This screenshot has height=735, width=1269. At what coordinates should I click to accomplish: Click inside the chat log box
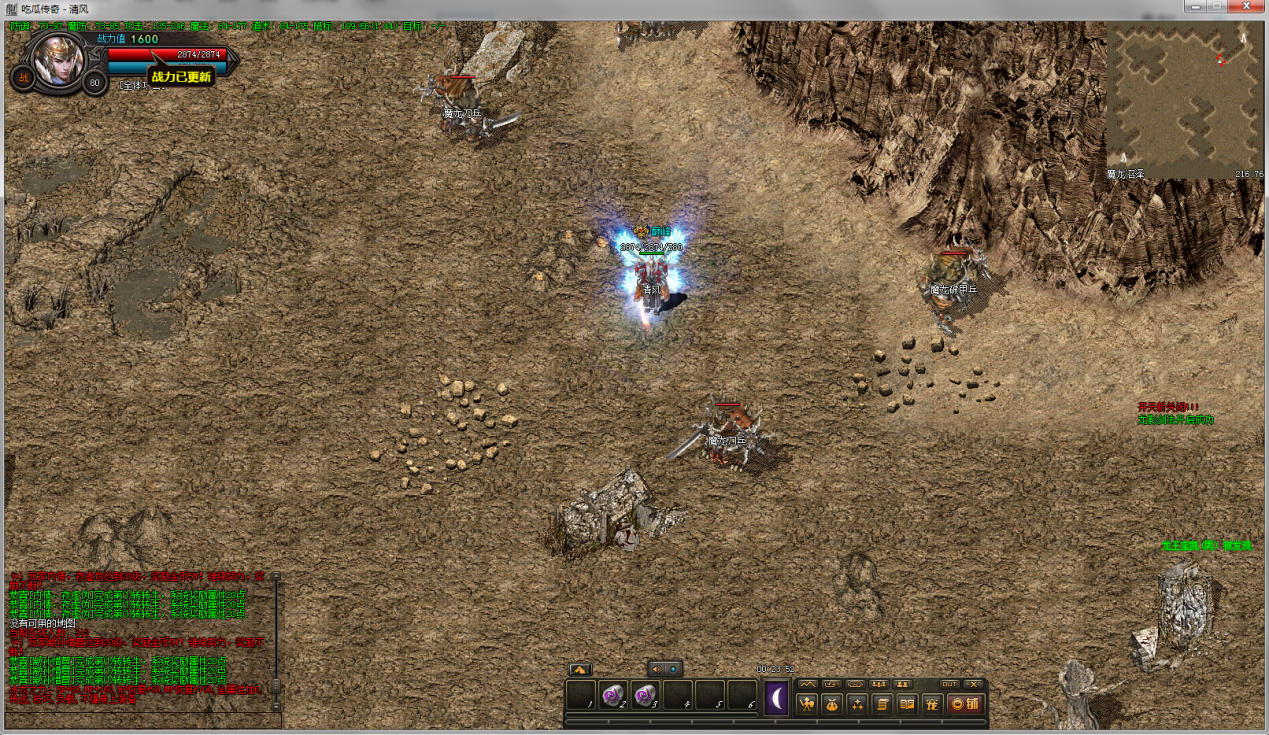coord(140,640)
